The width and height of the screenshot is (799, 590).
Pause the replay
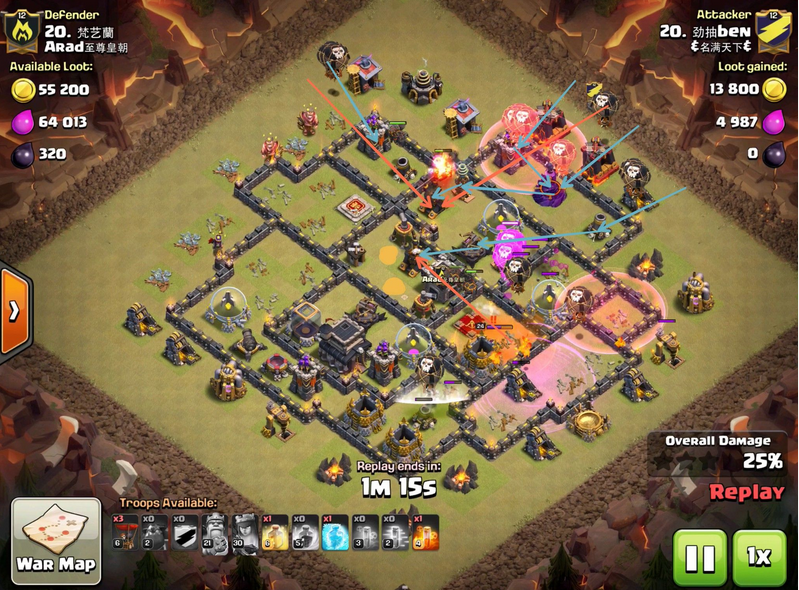pyautogui.click(x=699, y=556)
